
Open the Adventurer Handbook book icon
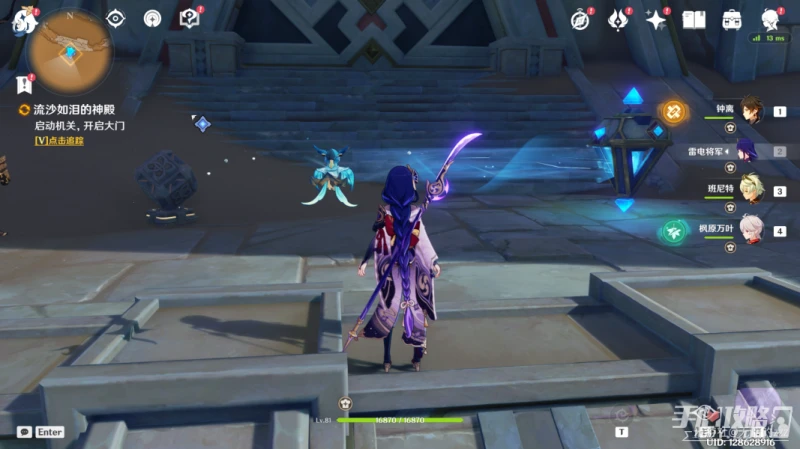coord(694,19)
